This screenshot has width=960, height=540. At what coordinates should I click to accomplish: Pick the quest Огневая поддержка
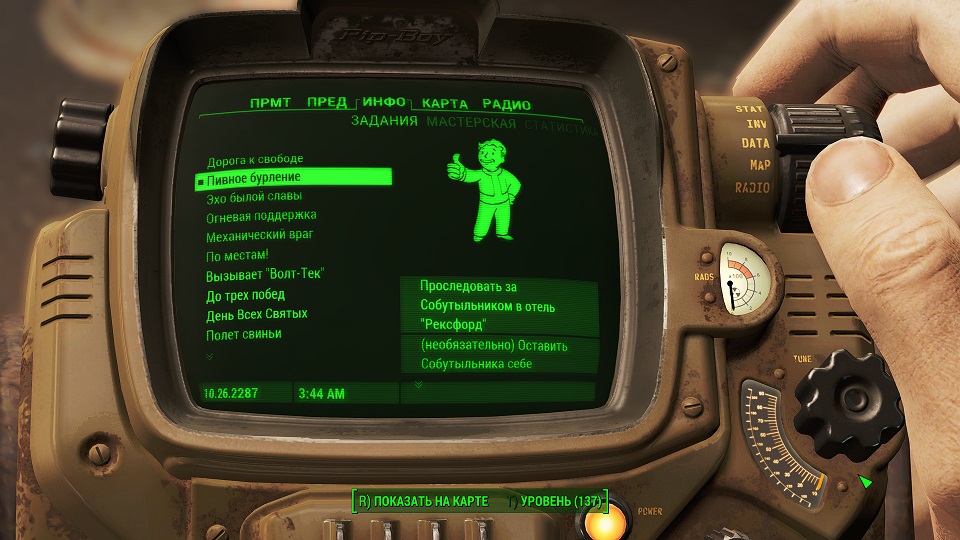coord(261,216)
